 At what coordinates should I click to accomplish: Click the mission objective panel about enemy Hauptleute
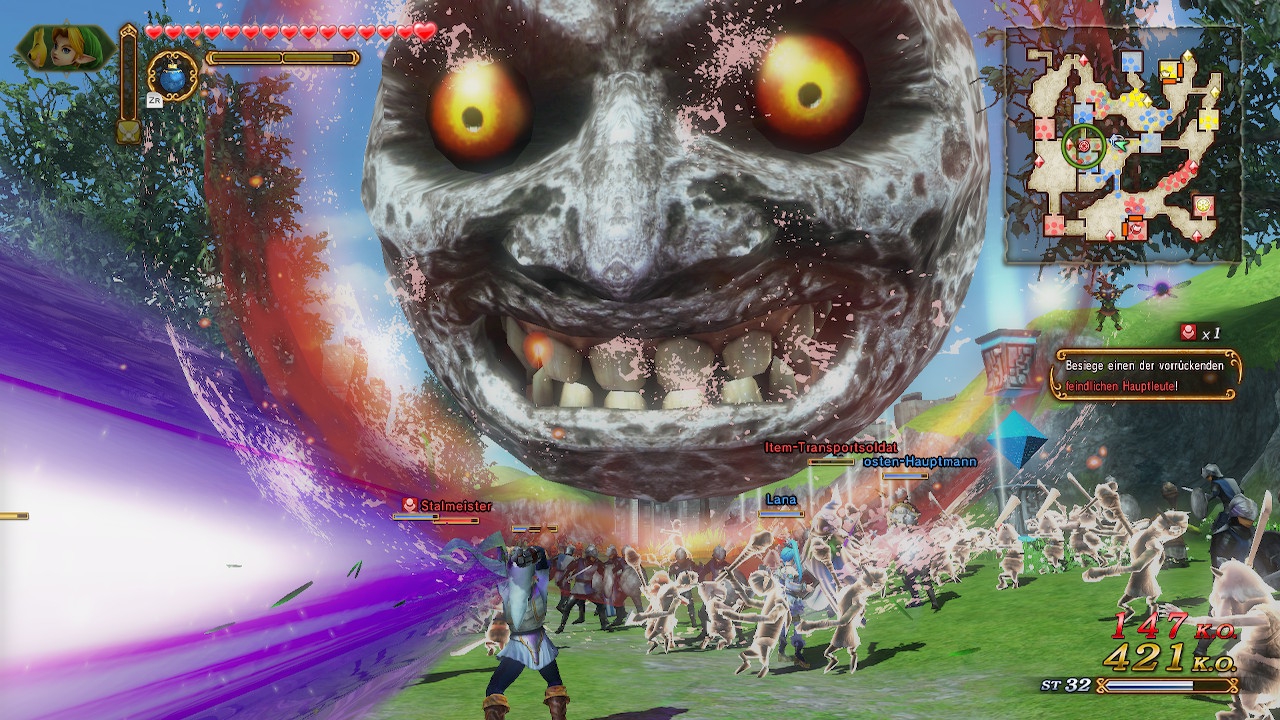point(1146,375)
